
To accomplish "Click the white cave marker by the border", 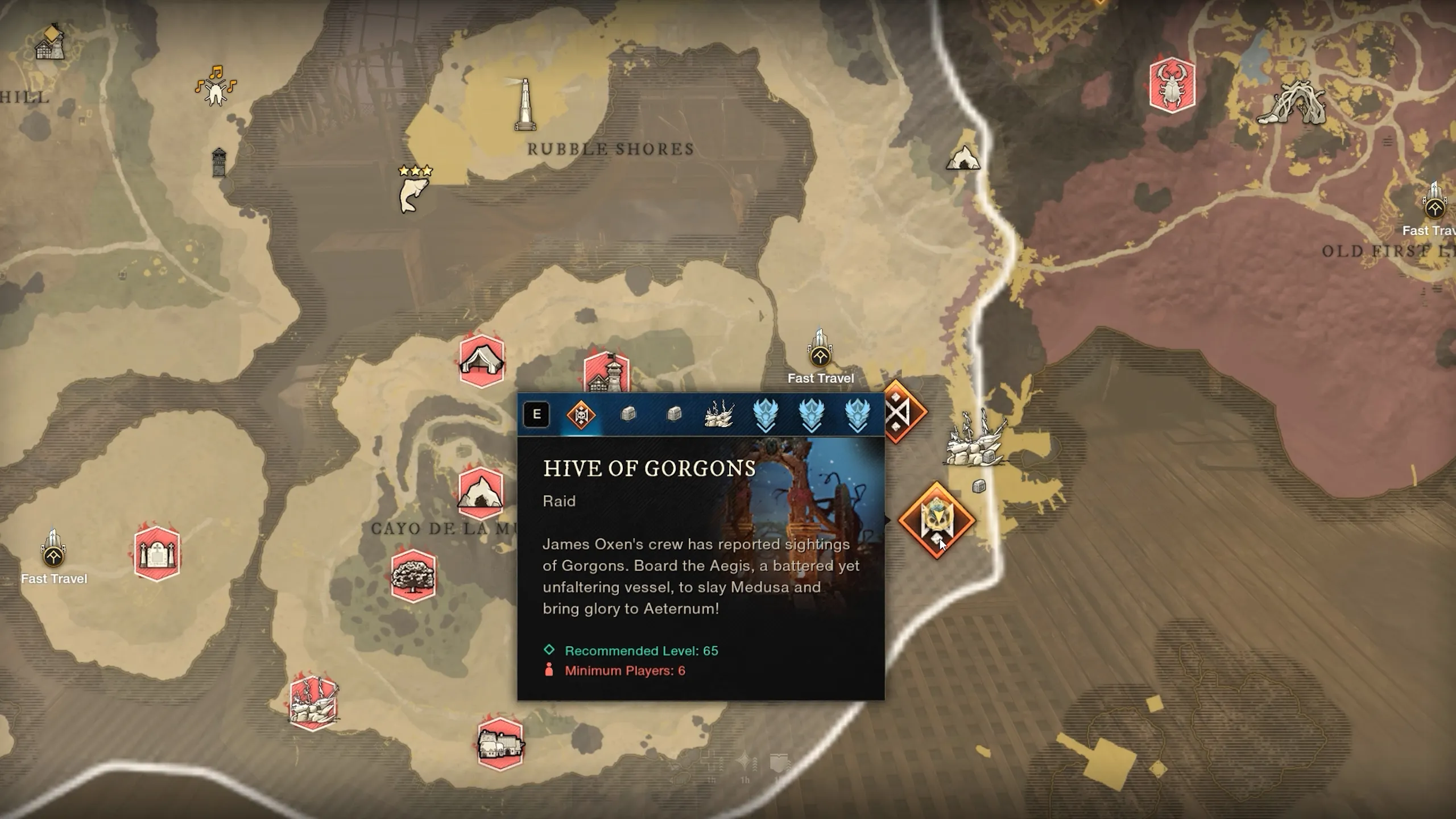I will click(963, 157).
